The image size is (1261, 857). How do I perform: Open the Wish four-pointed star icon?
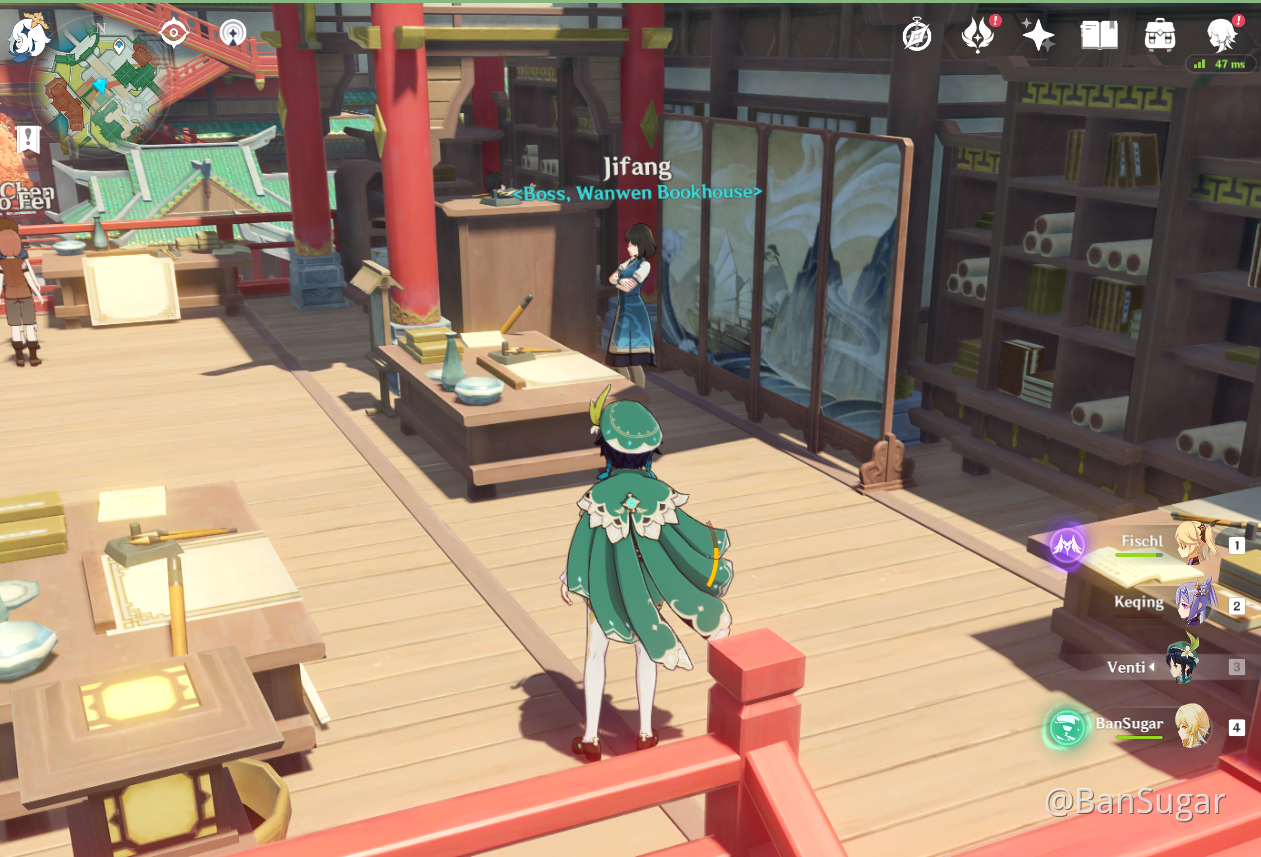[1038, 36]
